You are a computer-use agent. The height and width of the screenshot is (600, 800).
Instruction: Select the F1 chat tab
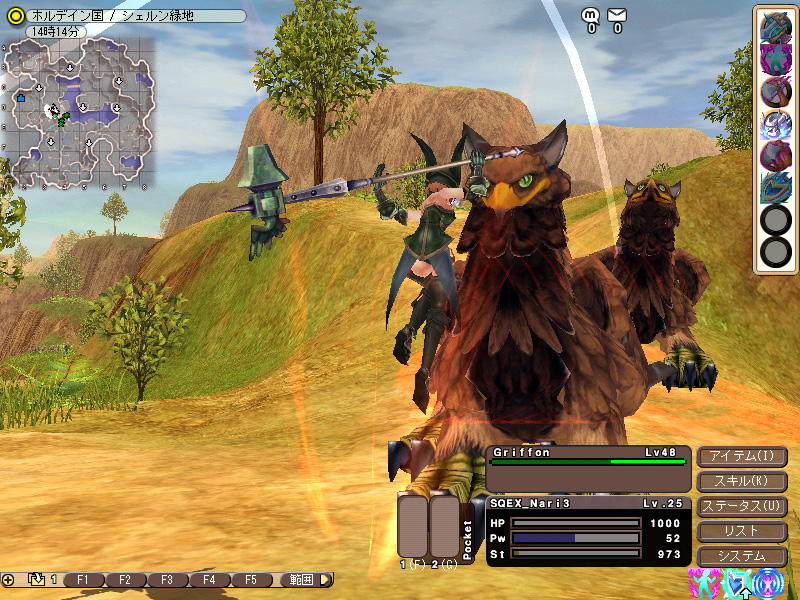pos(83,580)
